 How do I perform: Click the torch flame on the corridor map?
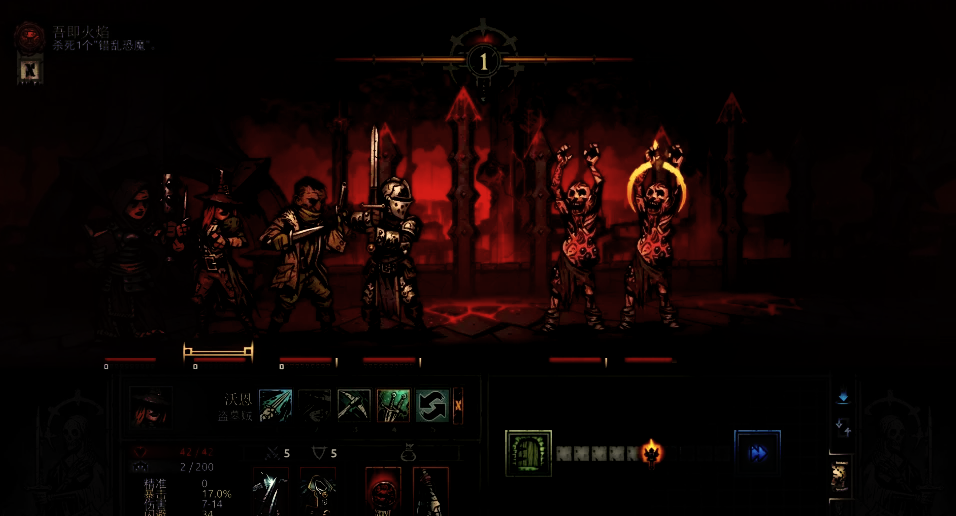point(652,453)
